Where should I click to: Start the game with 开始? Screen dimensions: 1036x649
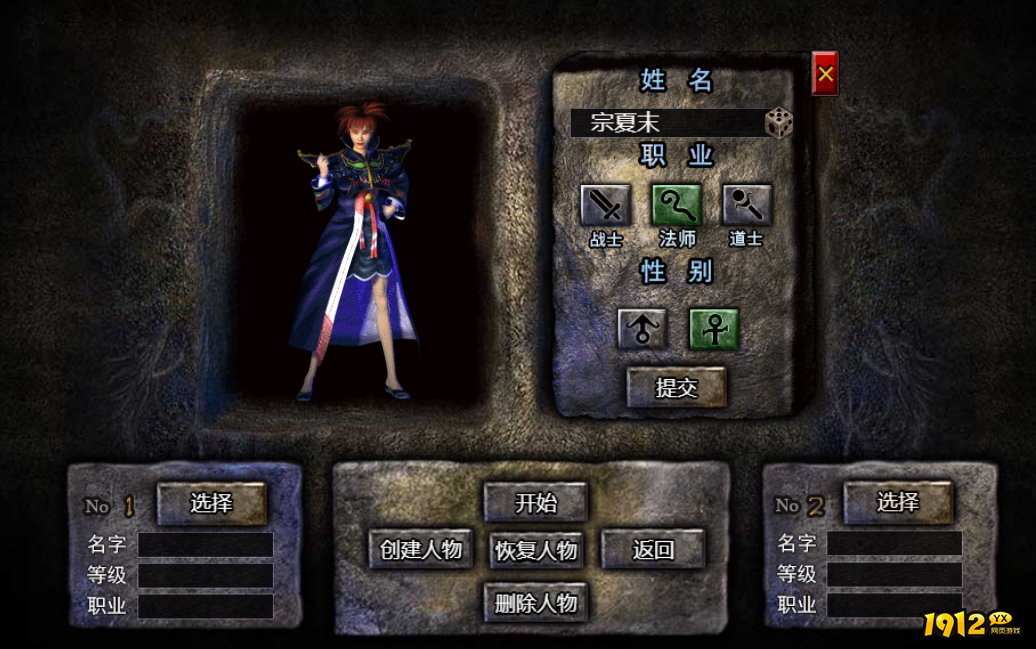[x=536, y=502]
